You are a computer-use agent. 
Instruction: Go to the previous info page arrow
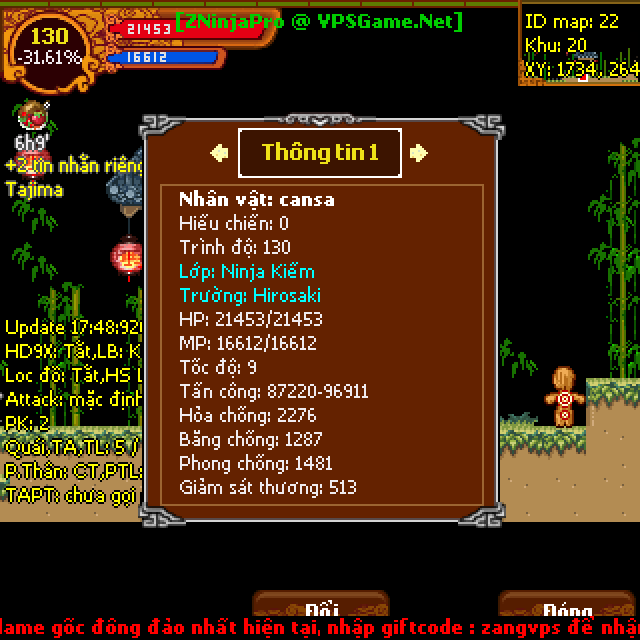(x=218, y=153)
